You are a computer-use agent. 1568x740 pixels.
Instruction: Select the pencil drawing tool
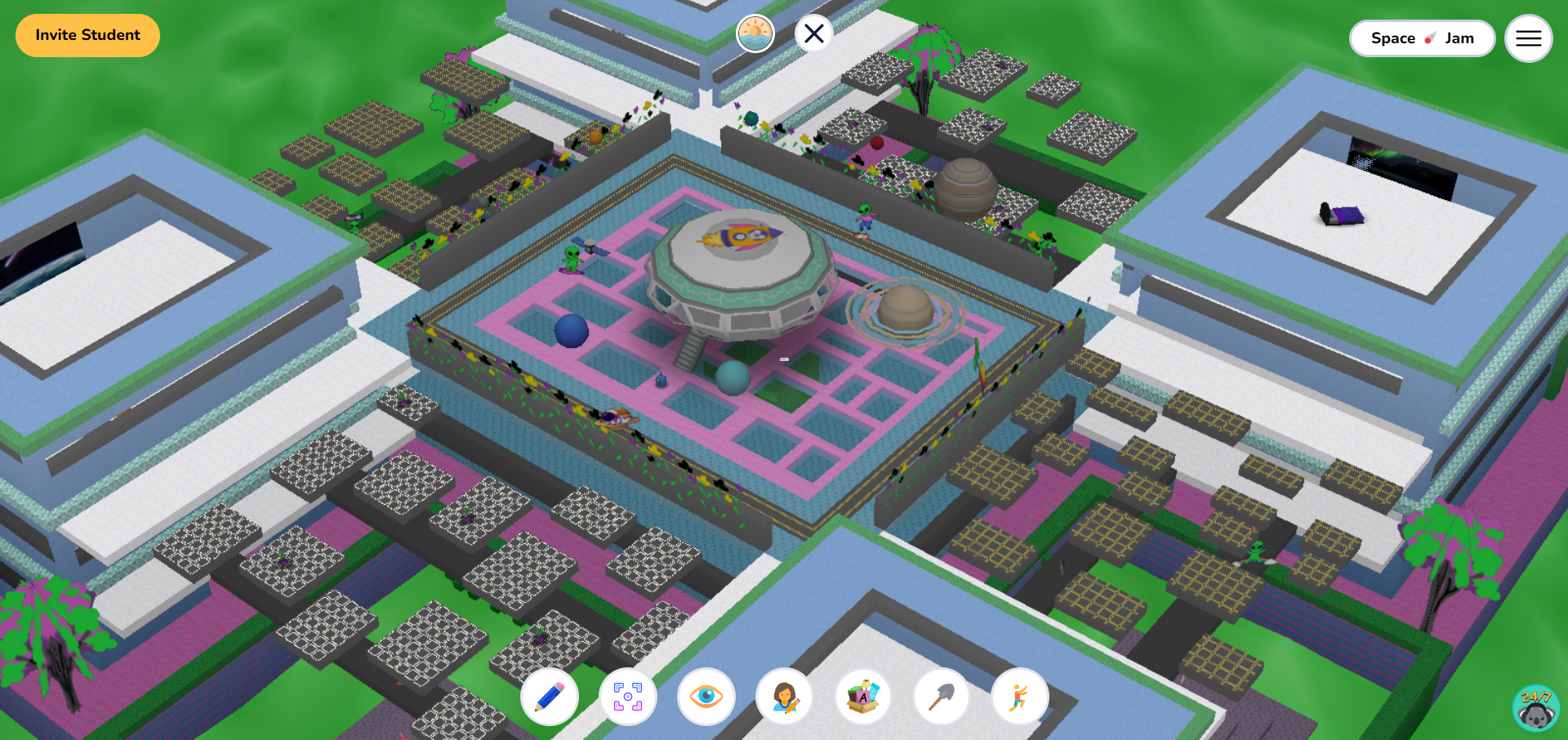click(550, 697)
